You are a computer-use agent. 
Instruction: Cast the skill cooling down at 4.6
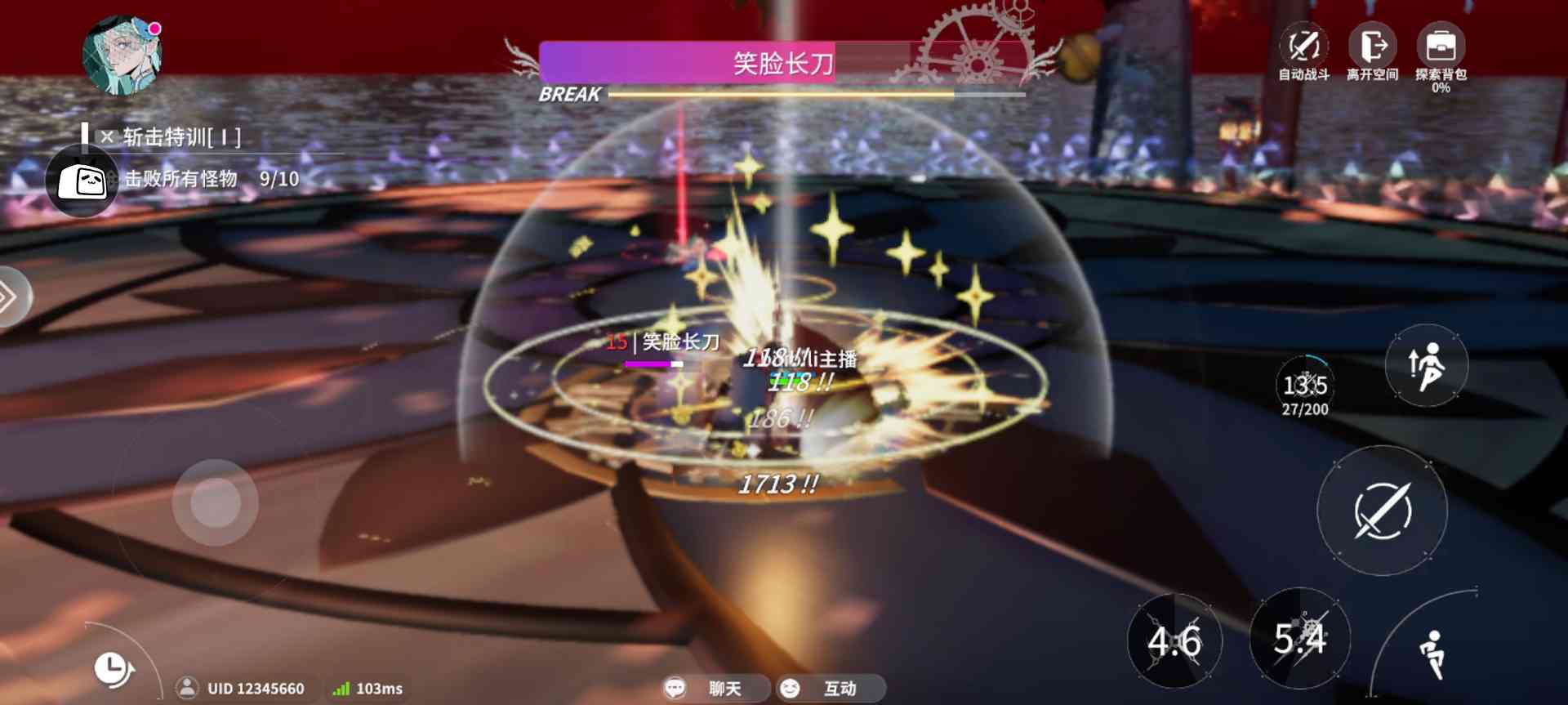point(1174,640)
